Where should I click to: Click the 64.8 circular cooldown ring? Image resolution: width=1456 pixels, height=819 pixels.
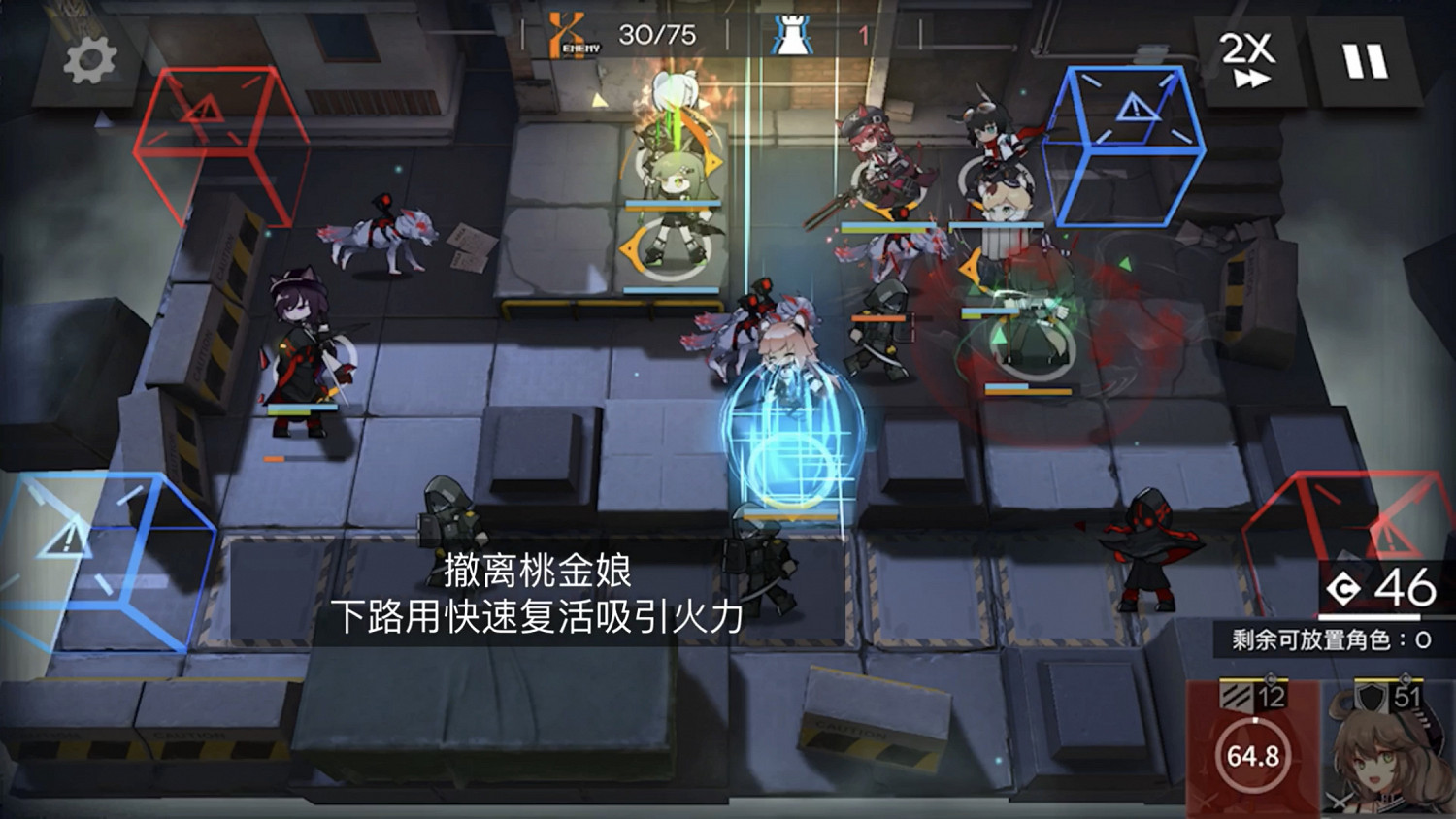coord(1252,755)
